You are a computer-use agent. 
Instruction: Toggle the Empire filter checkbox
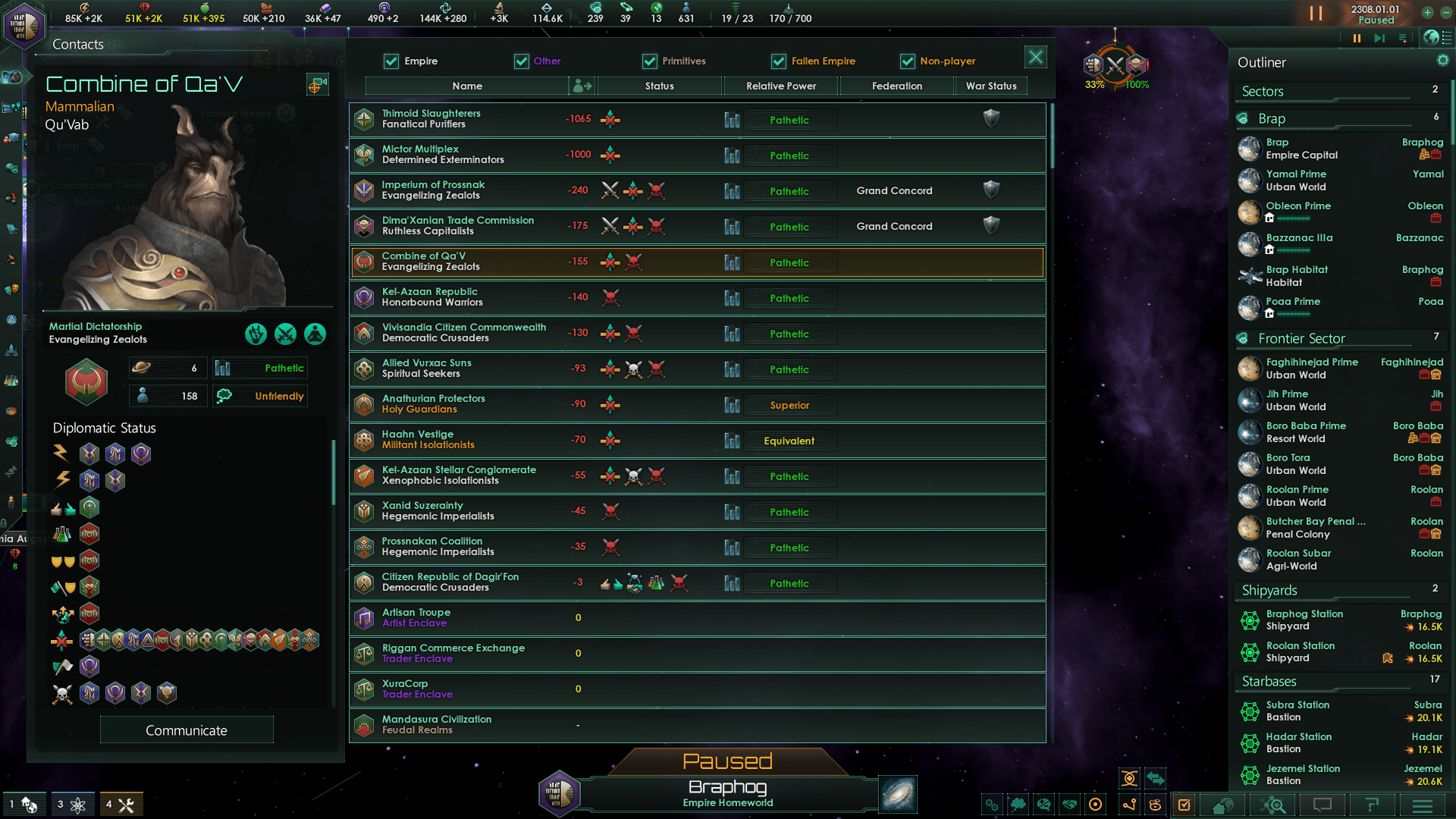coord(391,61)
